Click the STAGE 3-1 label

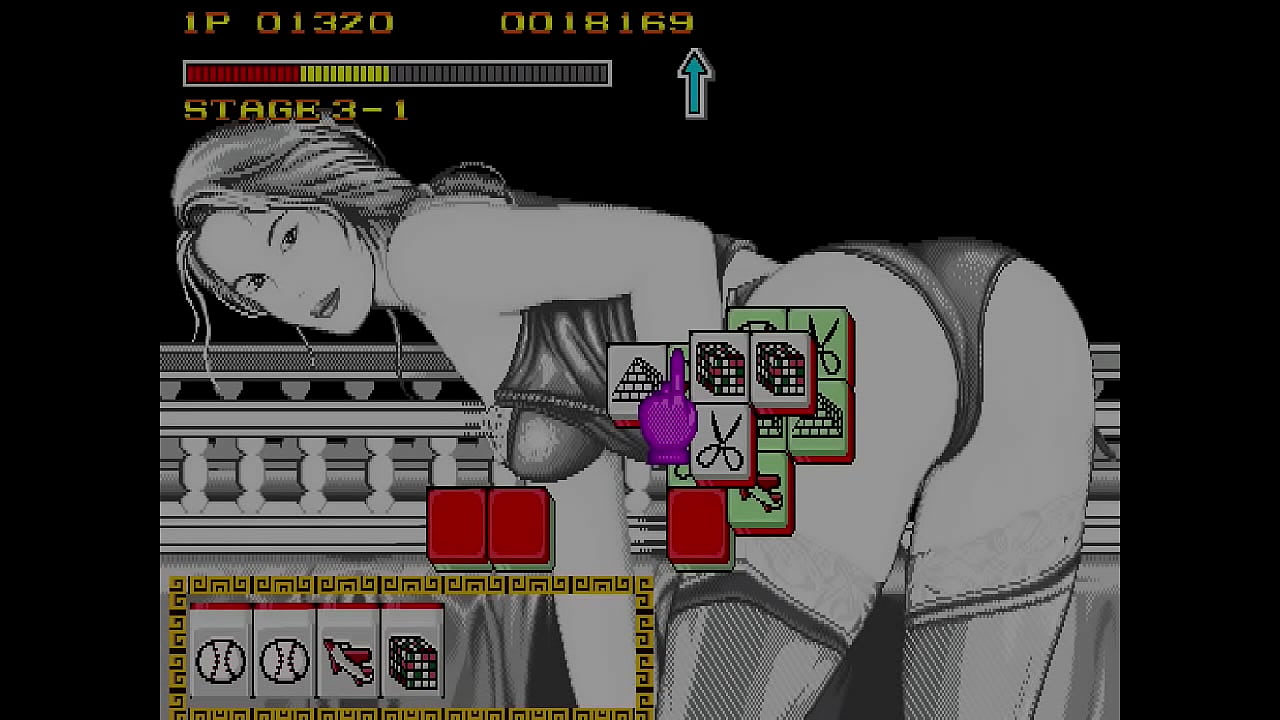(295, 110)
